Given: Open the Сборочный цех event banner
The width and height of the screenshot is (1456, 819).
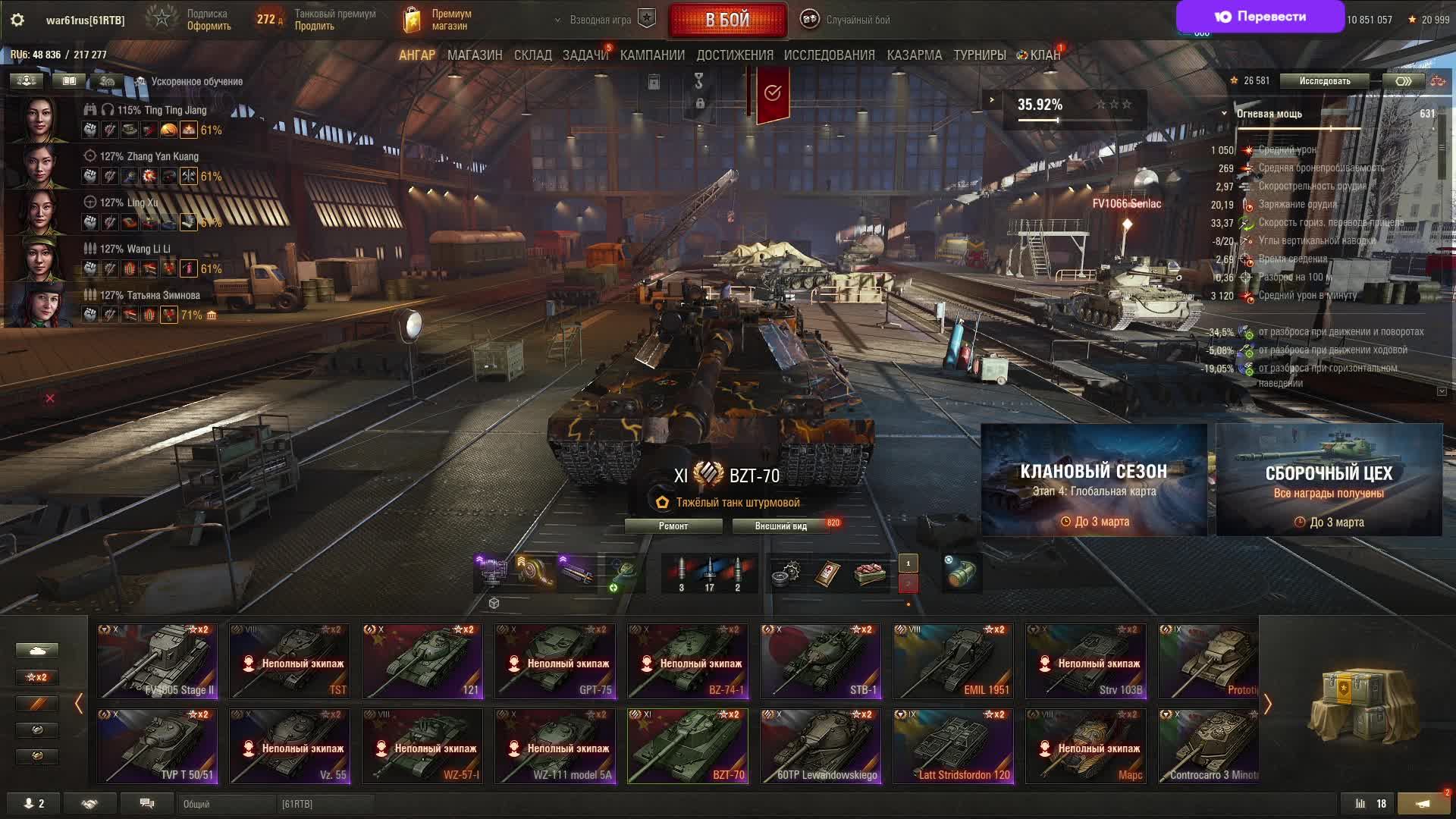Looking at the screenshot, I should 1329,480.
